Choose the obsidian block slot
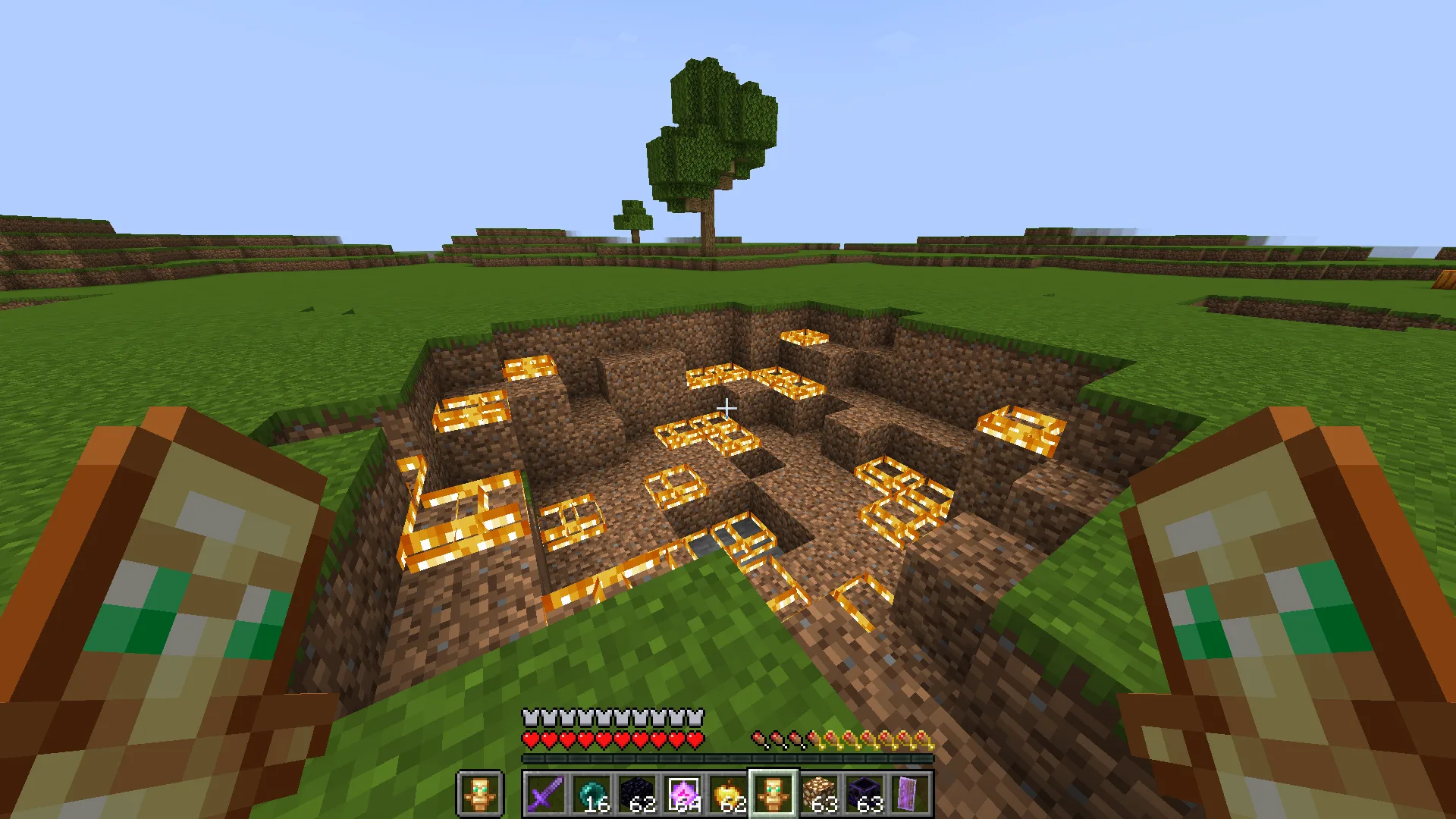This screenshot has width=1456, height=819. tap(636, 794)
